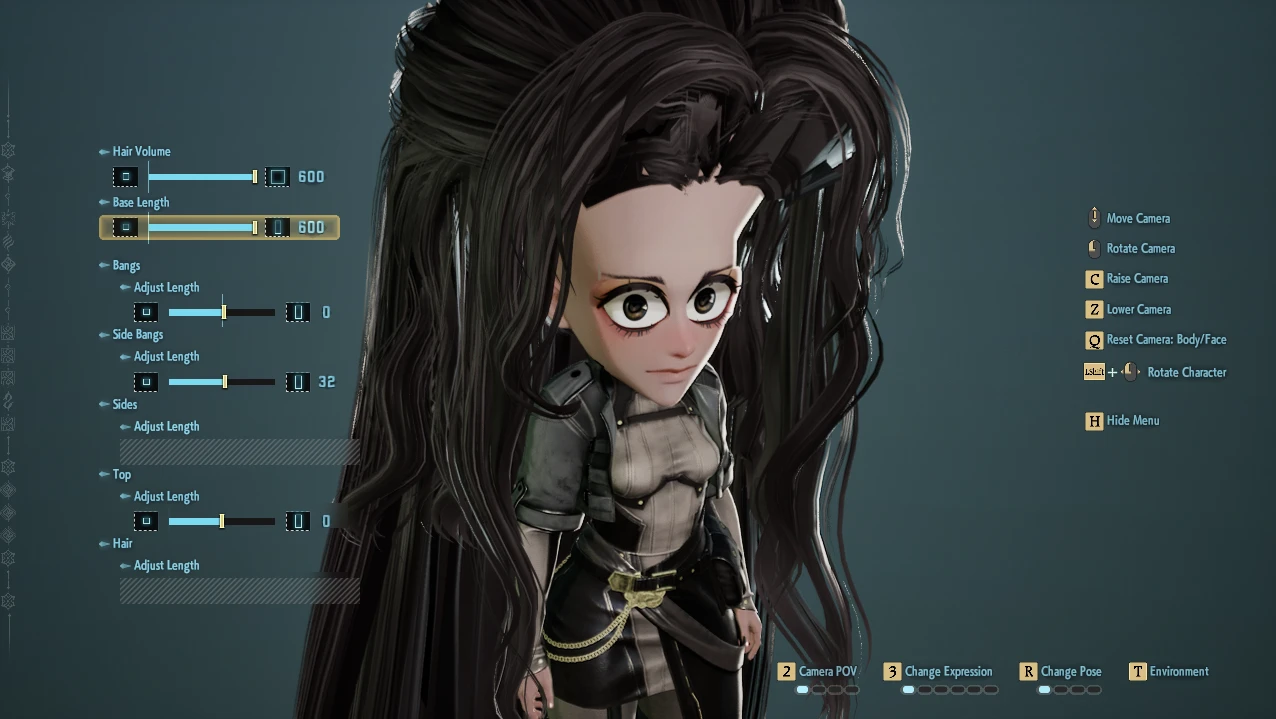Shorten Bangs with the left stepper icon

coord(146,313)
